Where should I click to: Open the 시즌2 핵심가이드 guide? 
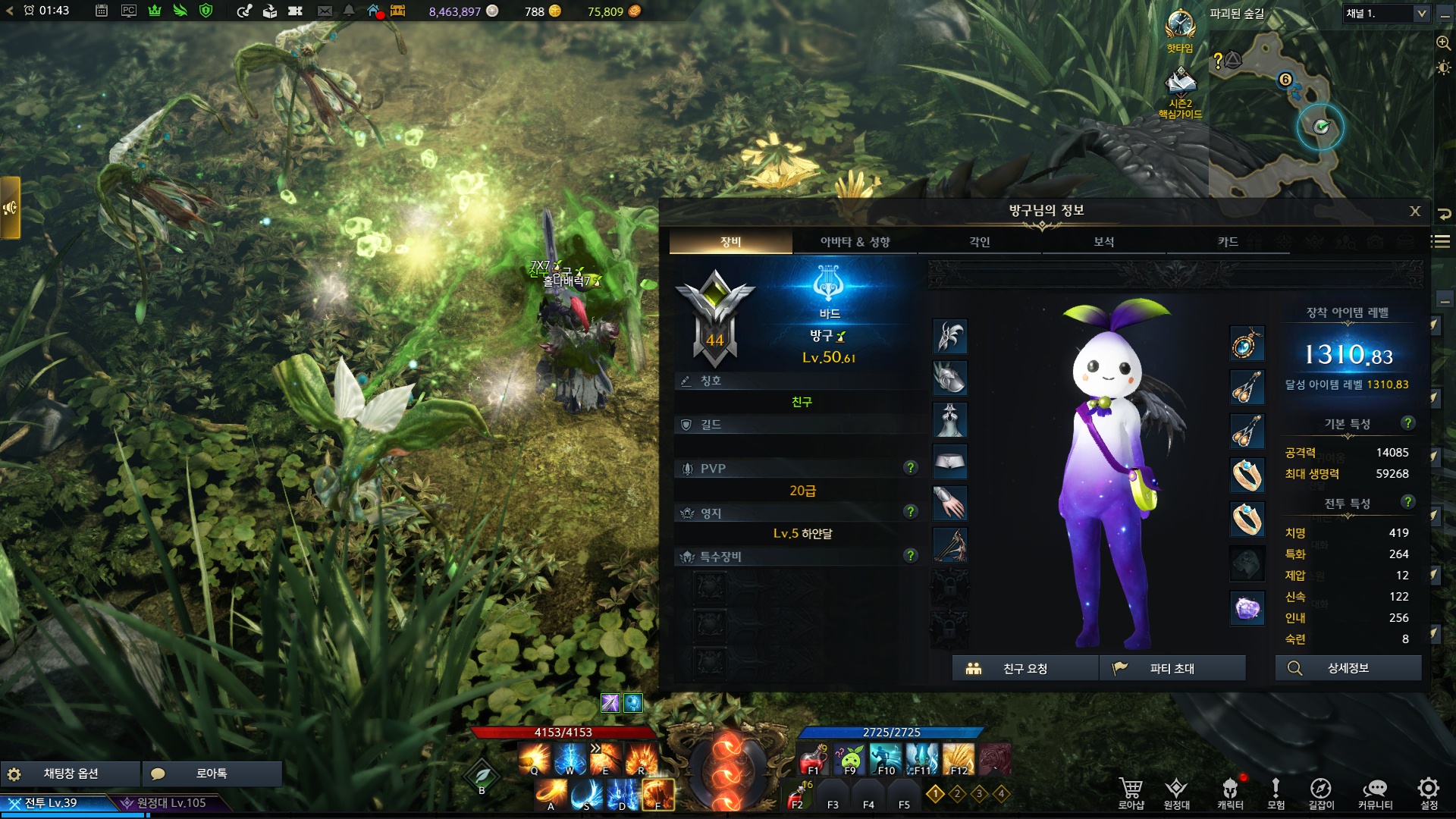click(1180, 91)
